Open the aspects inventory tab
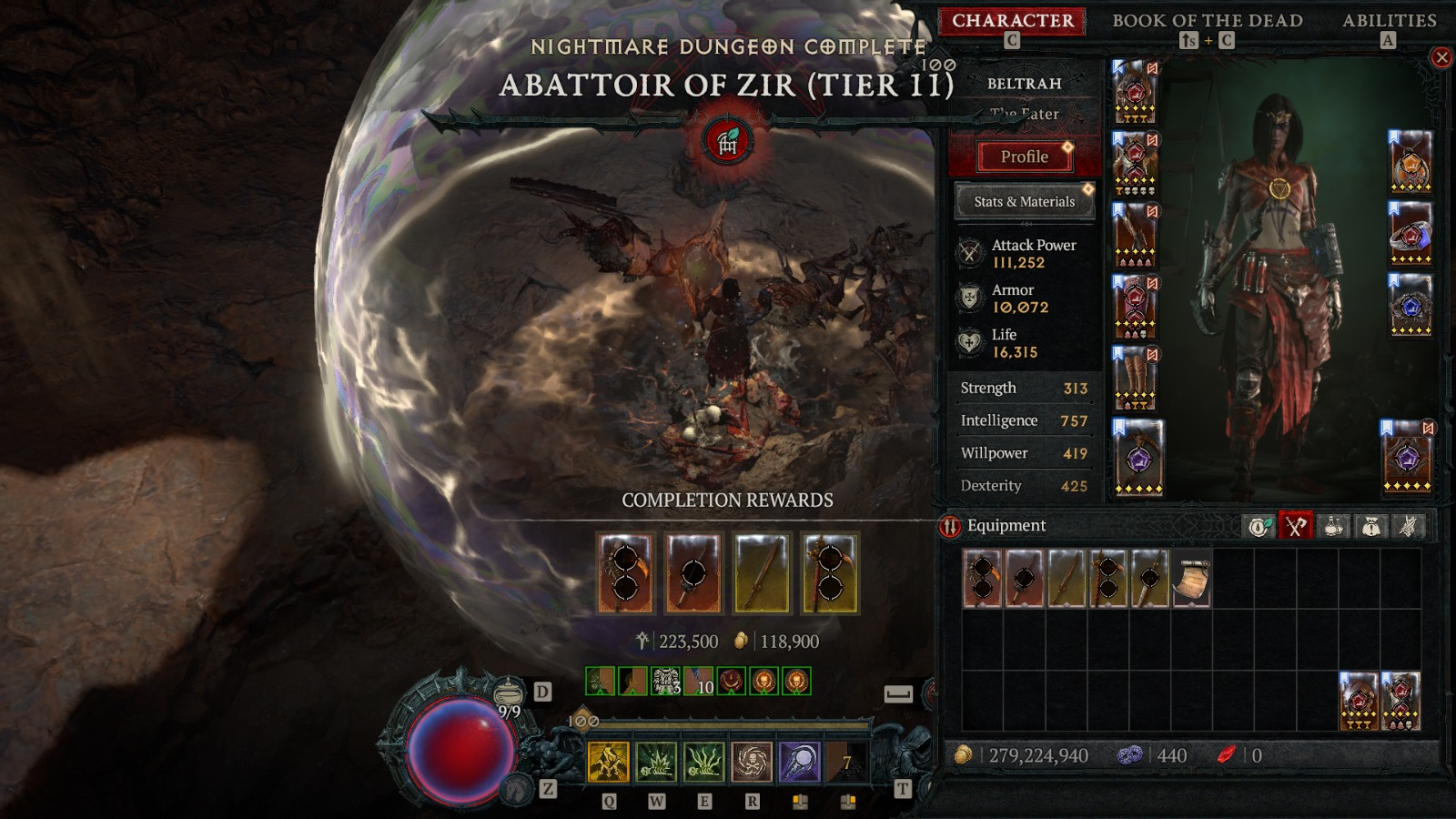The height and width of the screenshot is (819, 1456). [x=1408, y=526]
